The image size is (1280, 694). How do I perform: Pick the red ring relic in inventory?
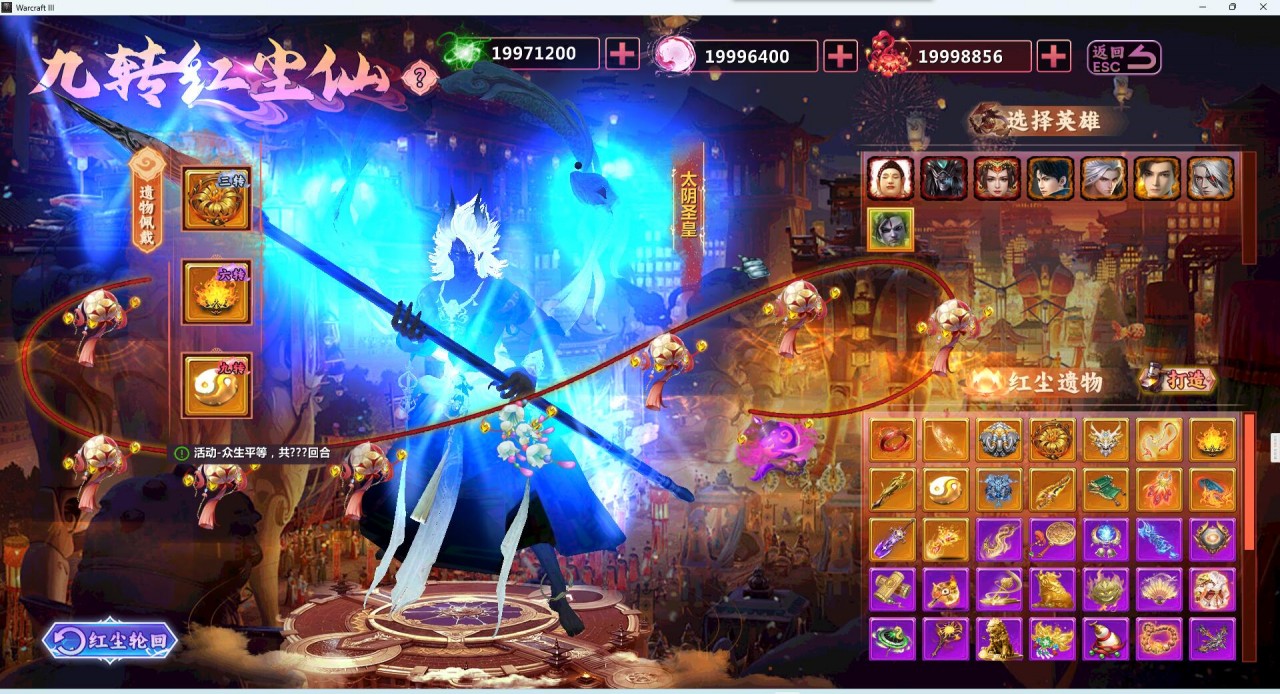pyautogui.click(x=892, y=440)
